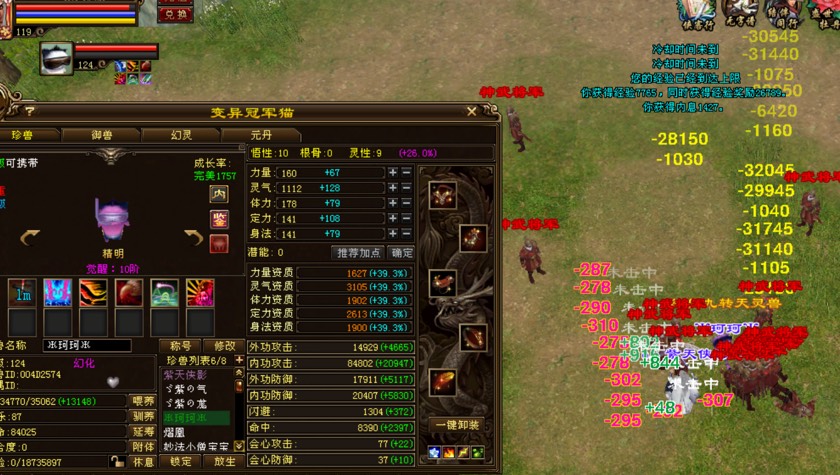840x475 pixels.
Task: Rest the pet using 休息 button
Action: pos(144,463)
